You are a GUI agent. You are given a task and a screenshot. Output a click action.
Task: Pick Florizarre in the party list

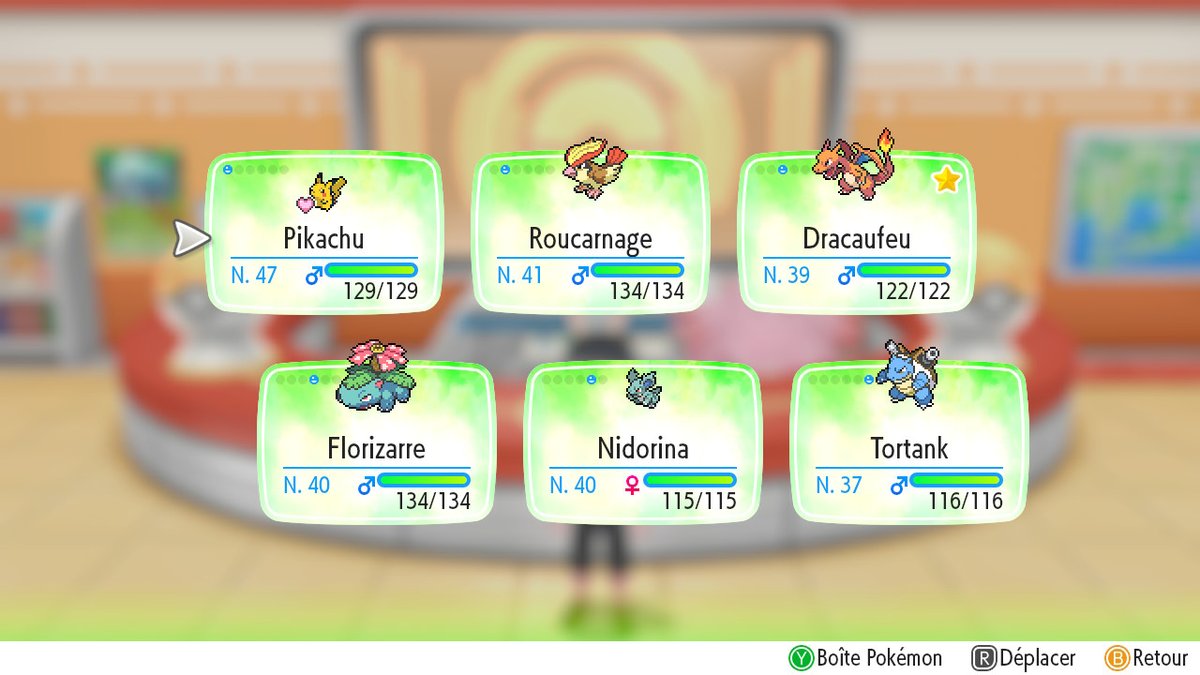376,443
